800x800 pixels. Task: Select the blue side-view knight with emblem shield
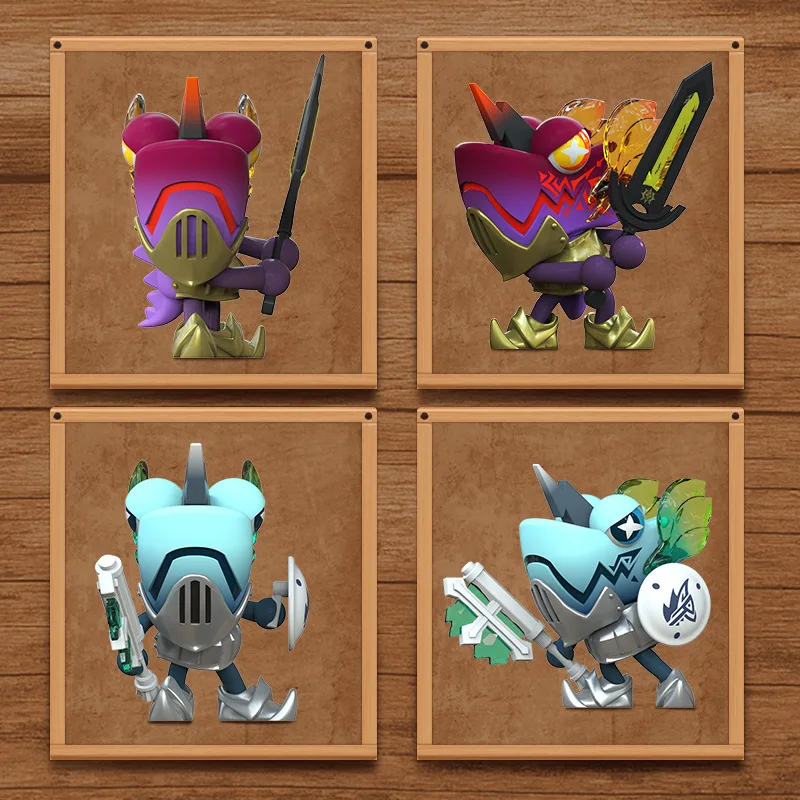580,583
